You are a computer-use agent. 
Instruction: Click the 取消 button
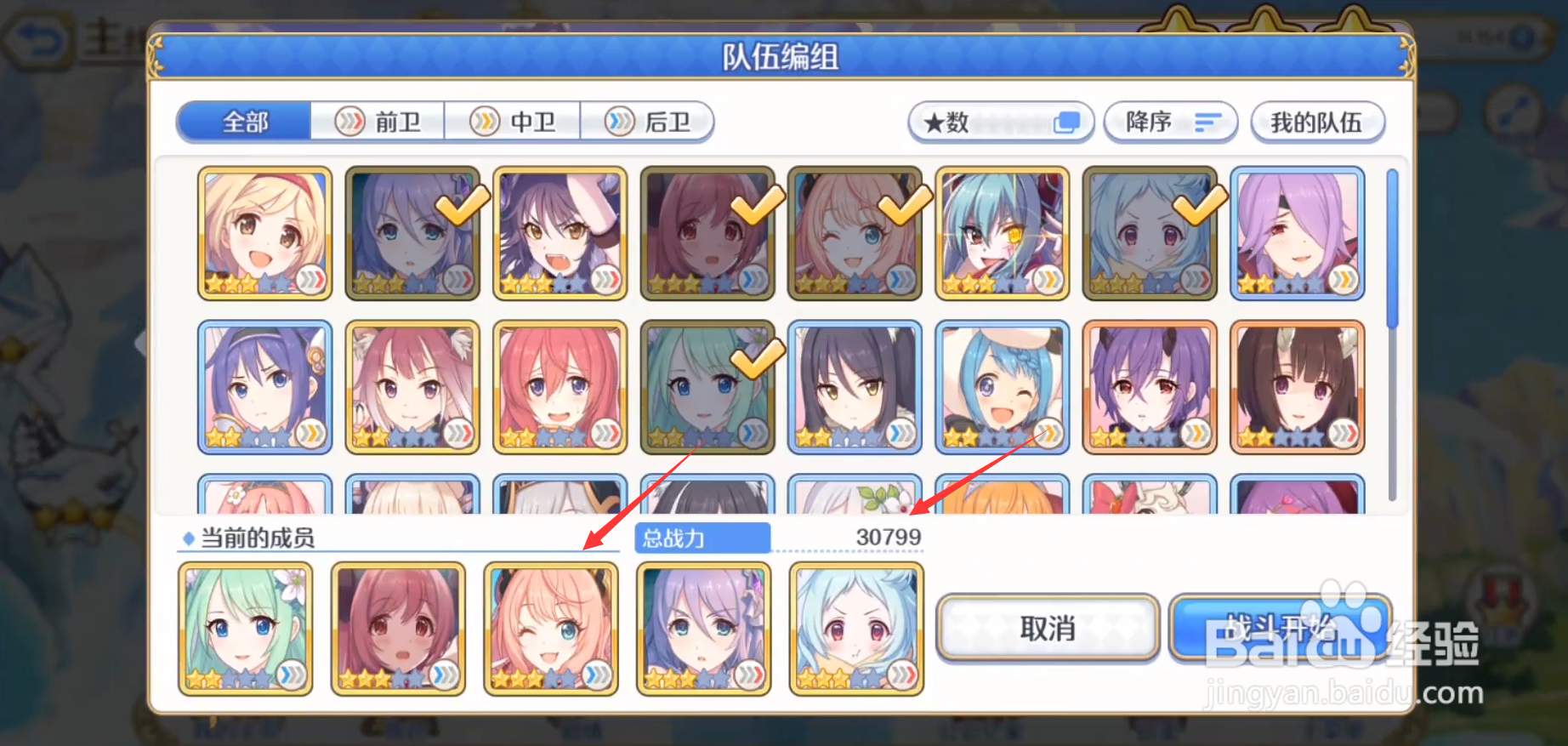point(1047,629)
